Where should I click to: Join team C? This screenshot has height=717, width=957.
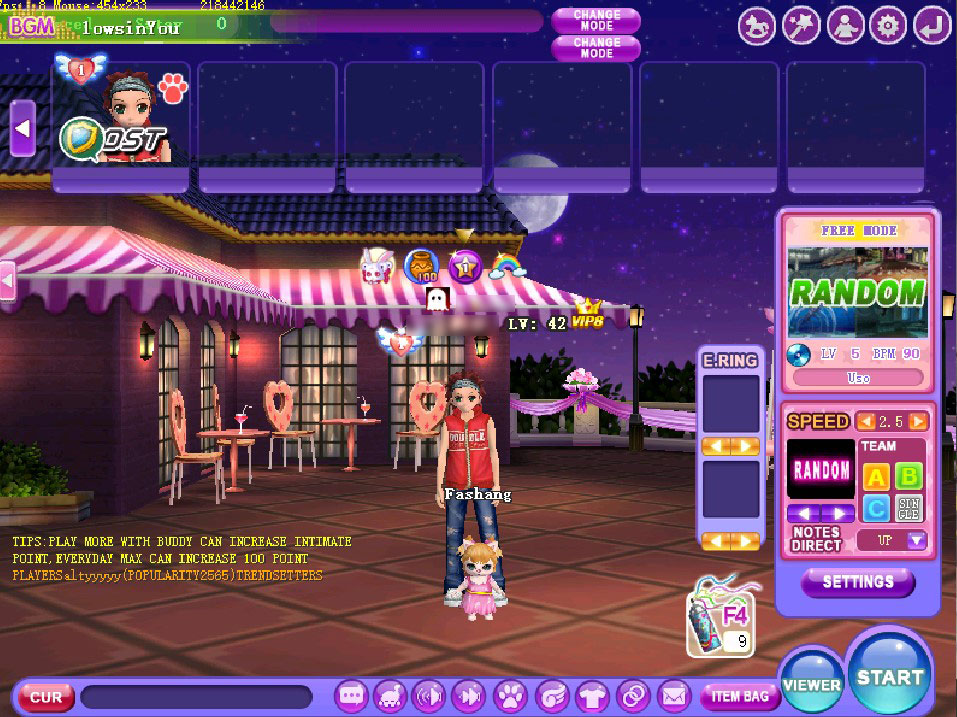coord(875,509)
